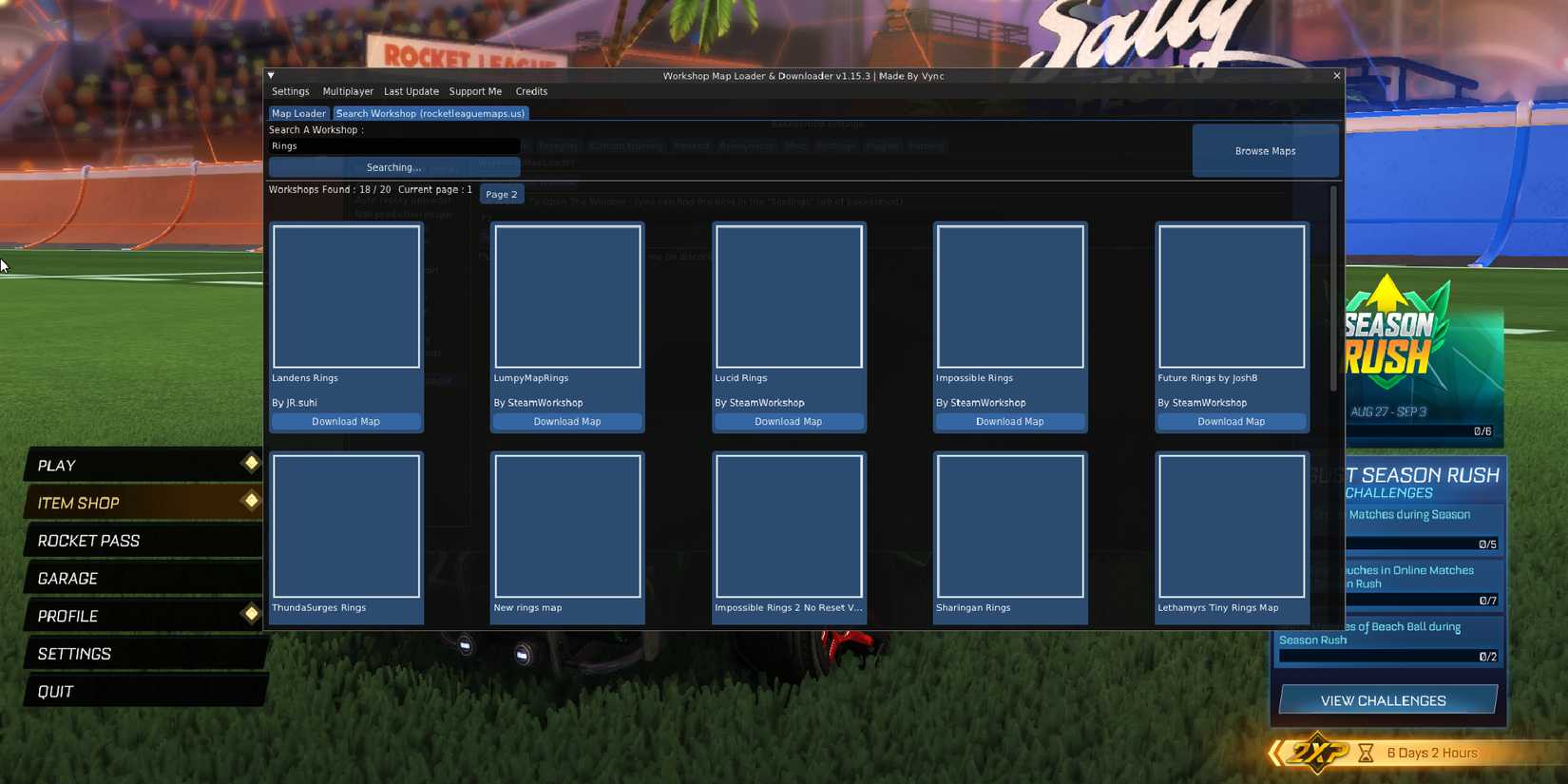
Task: Switch to the Map Loader tab
Action: point(298,113)
